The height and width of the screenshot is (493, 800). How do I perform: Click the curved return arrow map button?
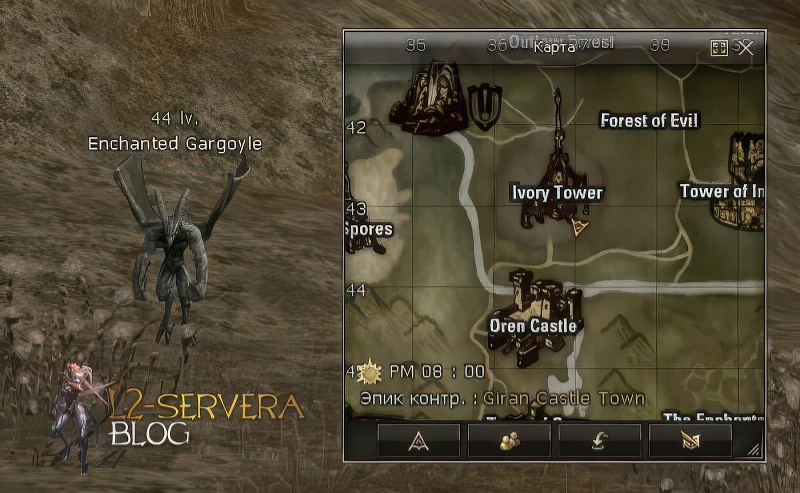[x=599, y=440]
